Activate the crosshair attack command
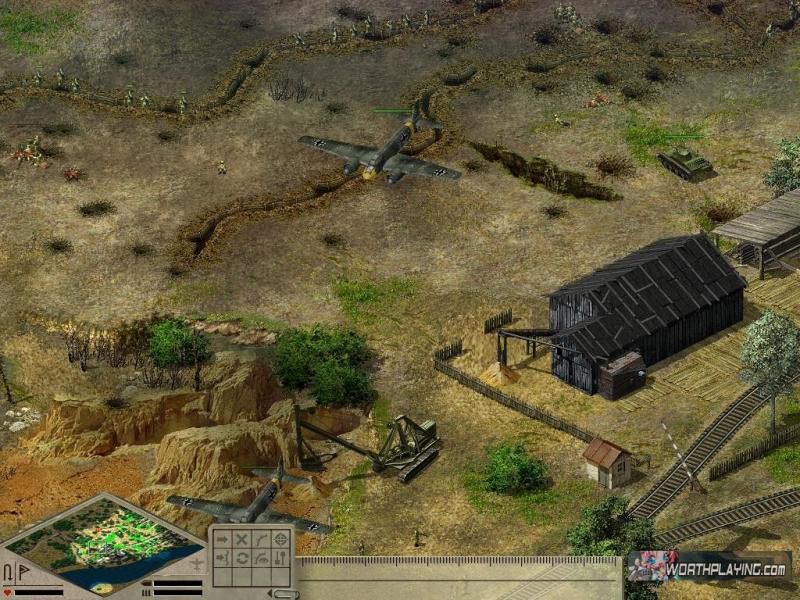Screen dimensions: 800x600 [x=280, y=539]
